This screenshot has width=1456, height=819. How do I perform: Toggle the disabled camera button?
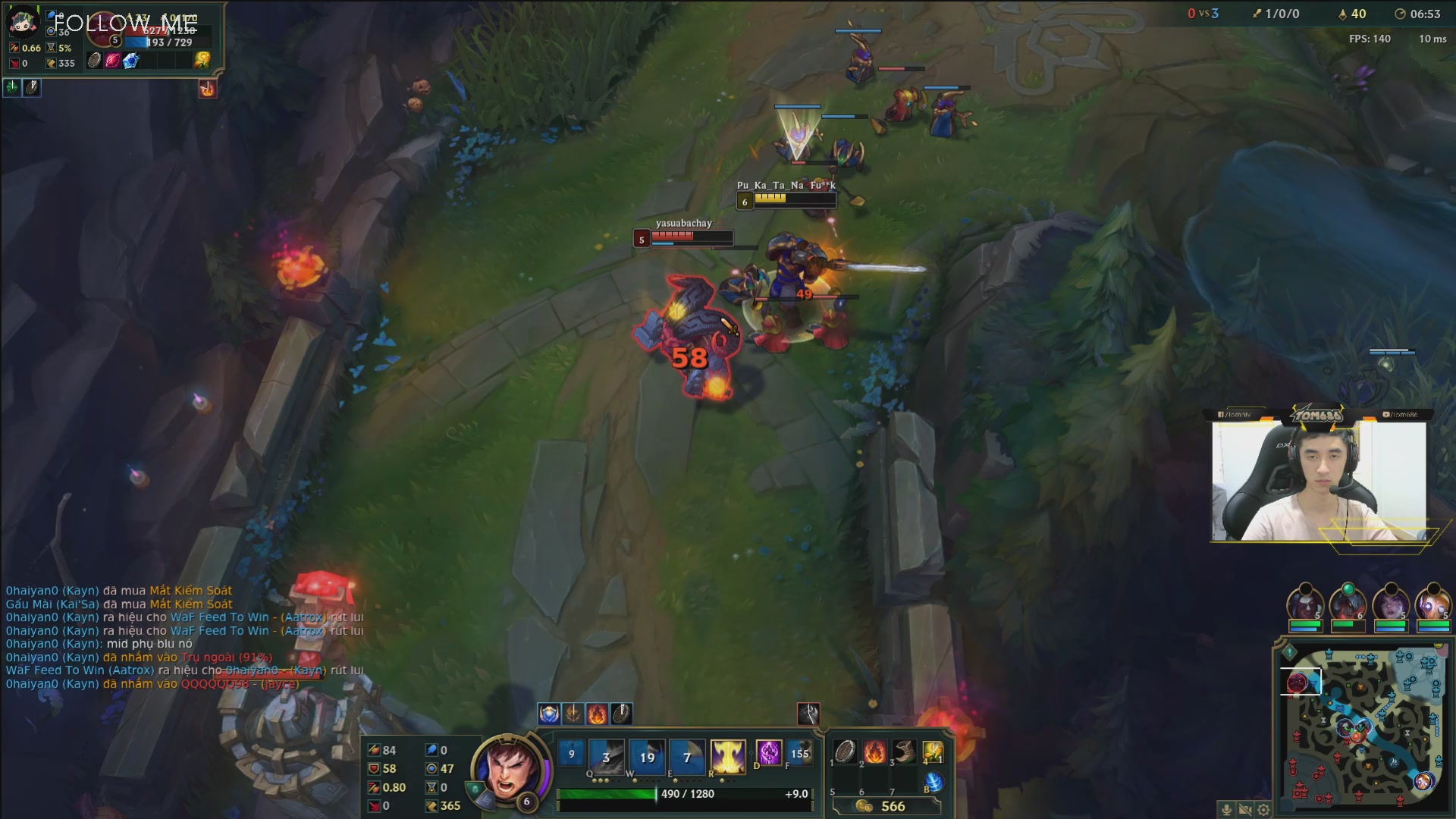point(1244,808)
